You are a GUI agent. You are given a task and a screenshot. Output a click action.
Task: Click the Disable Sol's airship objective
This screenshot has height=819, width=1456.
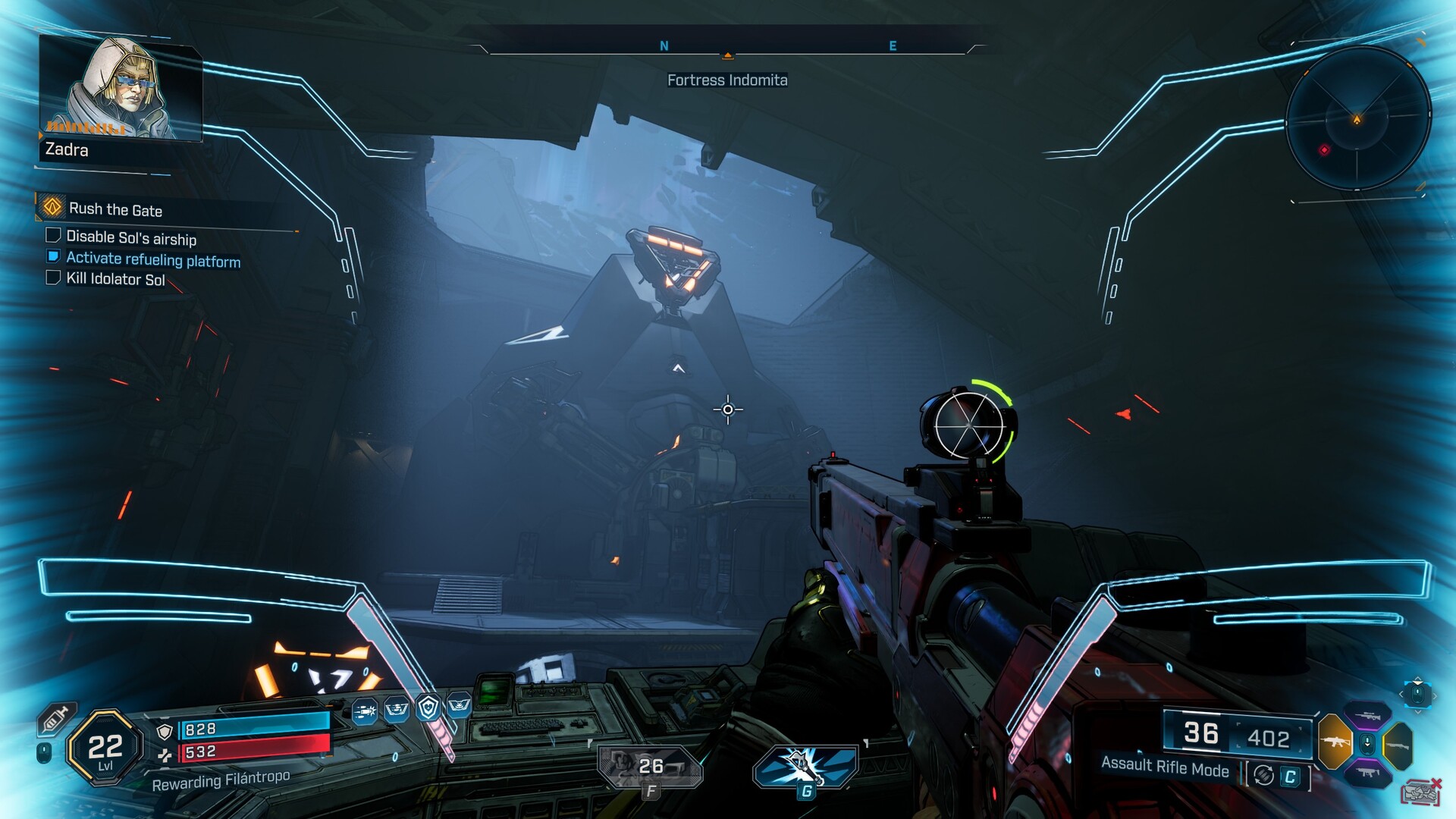point(130,238)
